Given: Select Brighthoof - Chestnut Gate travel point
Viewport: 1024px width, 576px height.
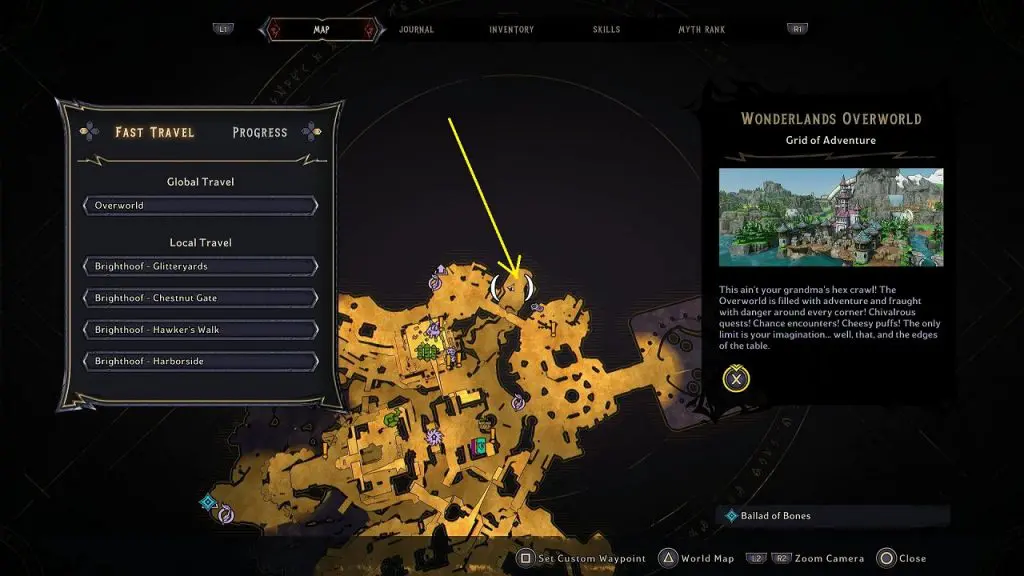Looking at the screenshot, I should [x=201, y=298].
